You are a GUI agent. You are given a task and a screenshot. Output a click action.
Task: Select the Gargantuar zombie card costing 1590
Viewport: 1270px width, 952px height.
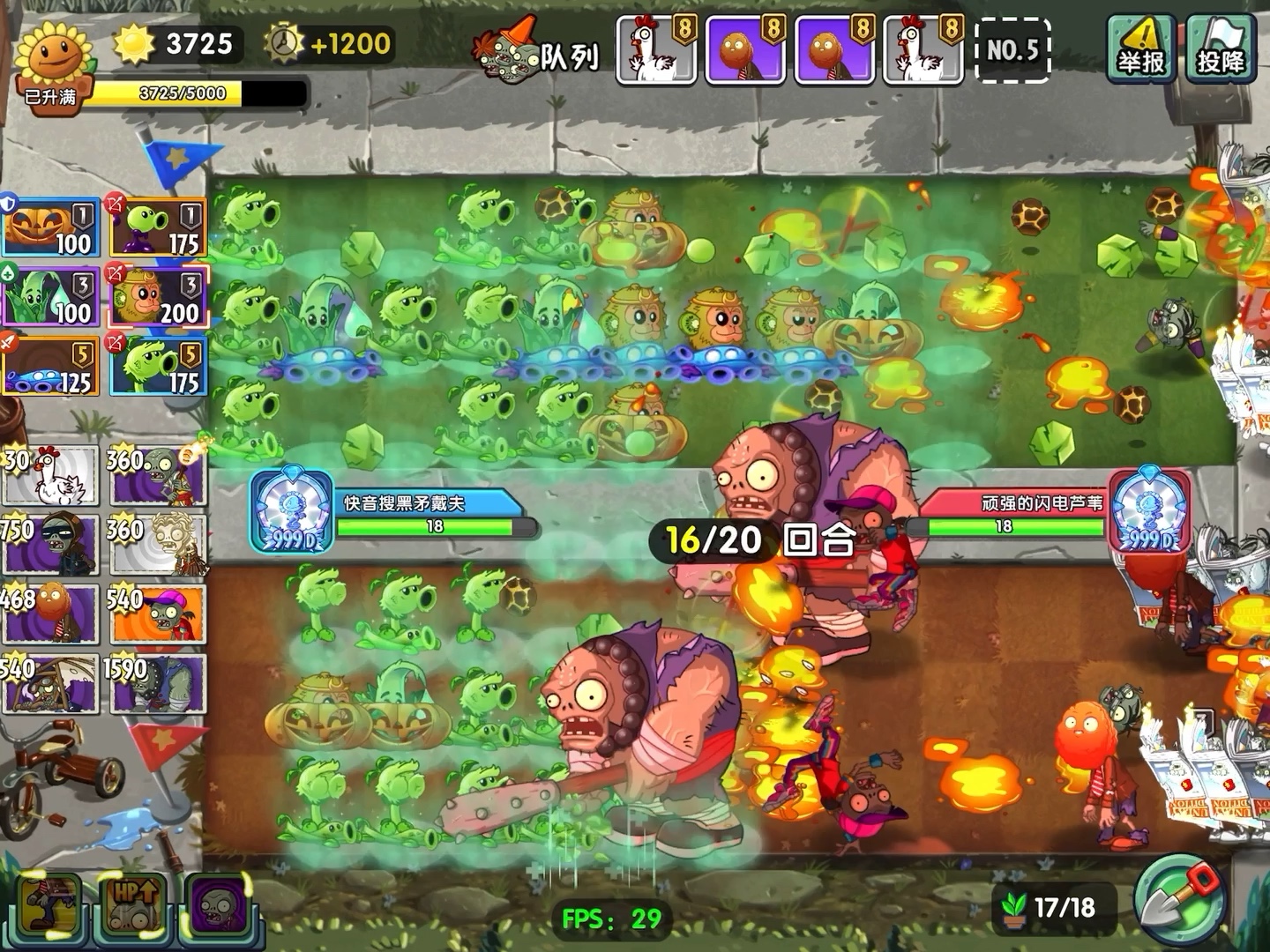tap(158, 683)
